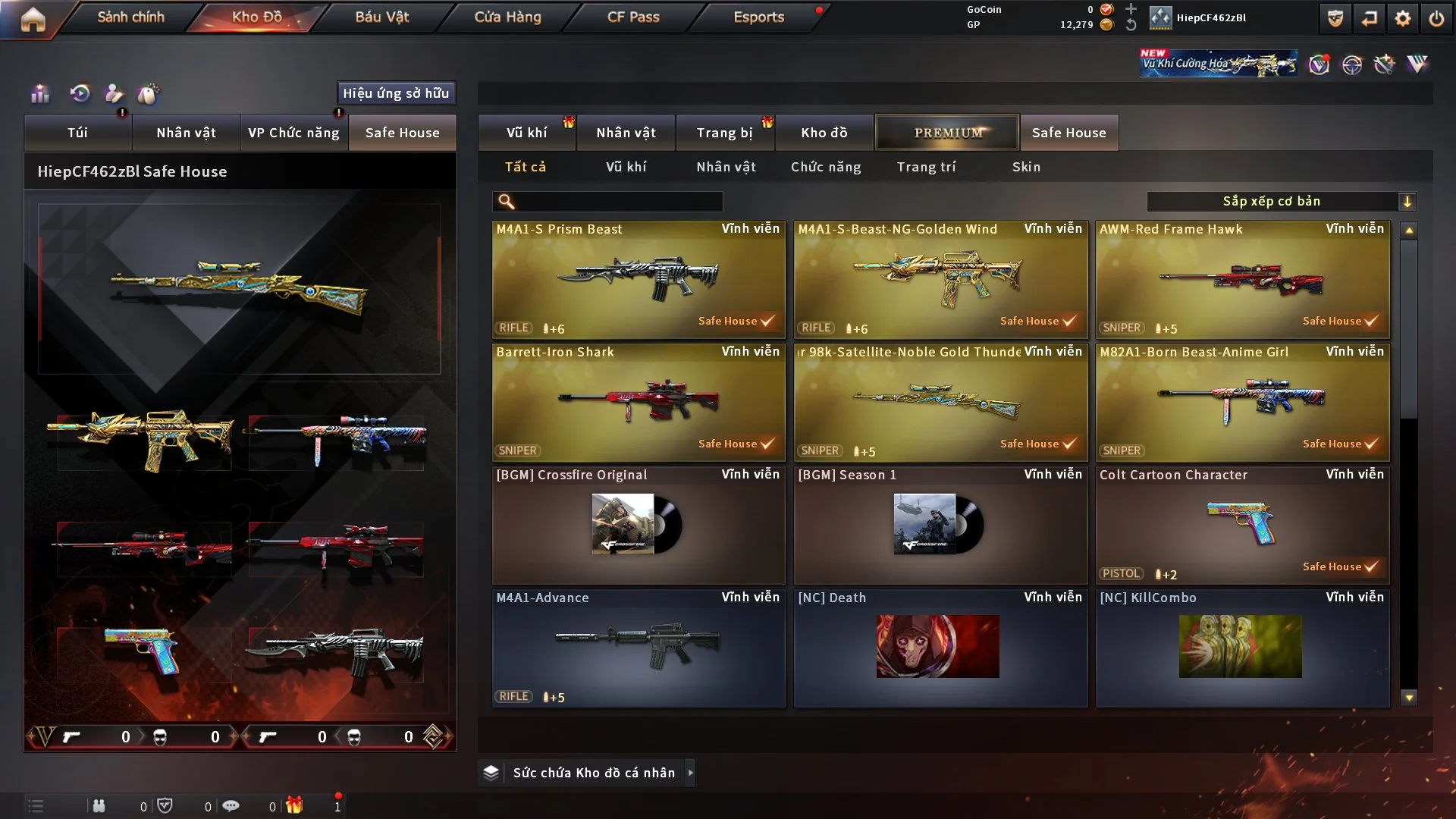Show the Trang trí filter
The height and width of the screenshot is (819, 1456).
[926, 167]
